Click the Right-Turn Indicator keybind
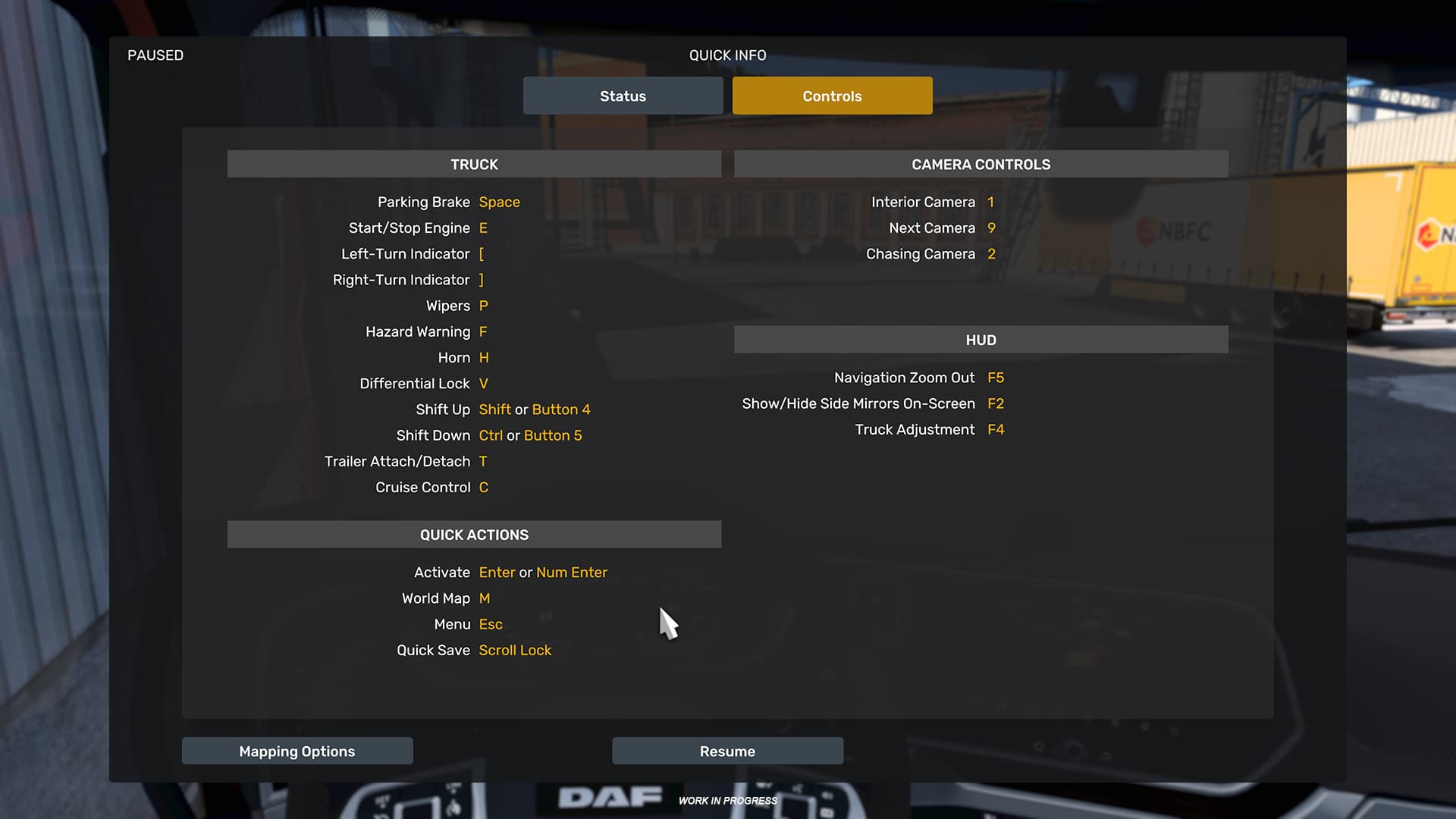The width and height of the screenshot is (1456, 819). pos(482,279)
